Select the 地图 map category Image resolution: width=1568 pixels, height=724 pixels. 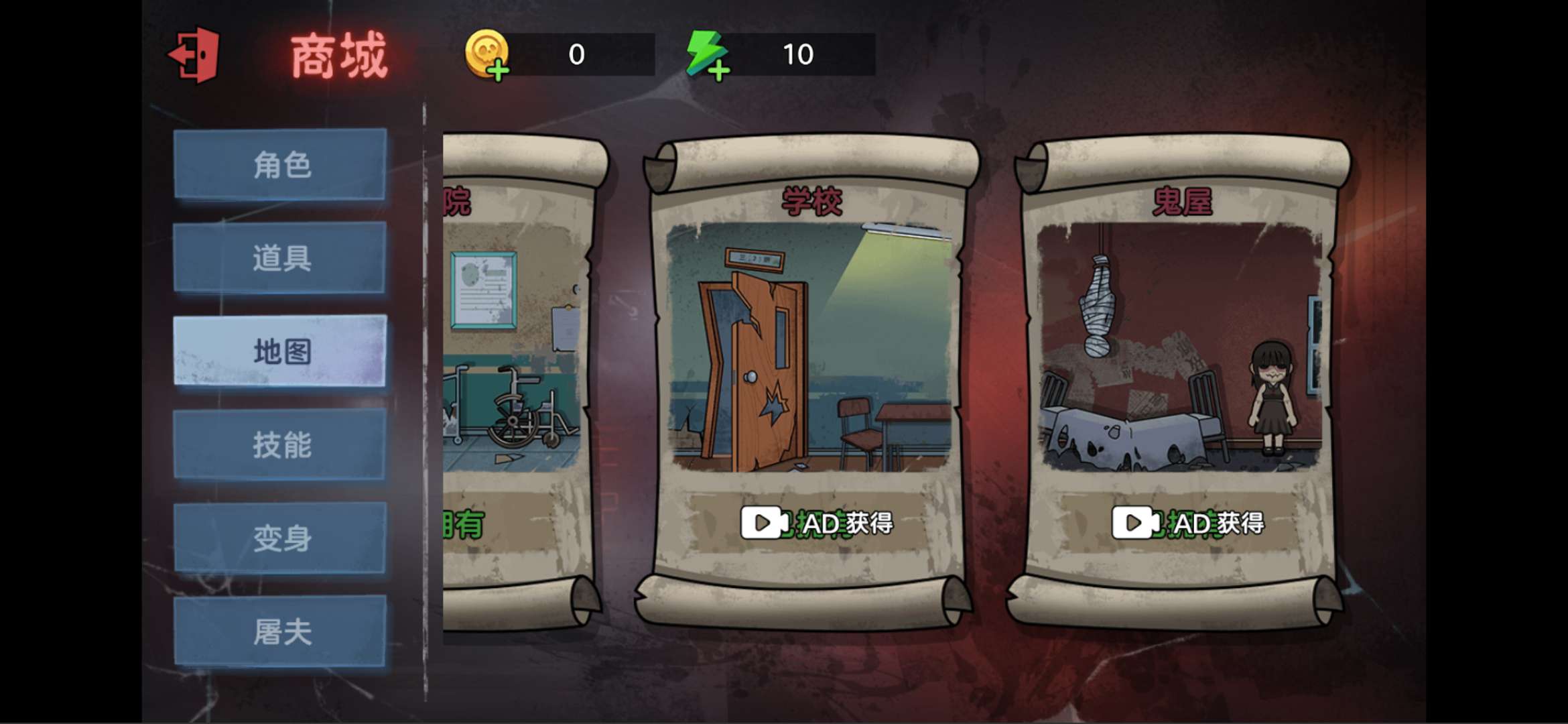tap(280, 351)
